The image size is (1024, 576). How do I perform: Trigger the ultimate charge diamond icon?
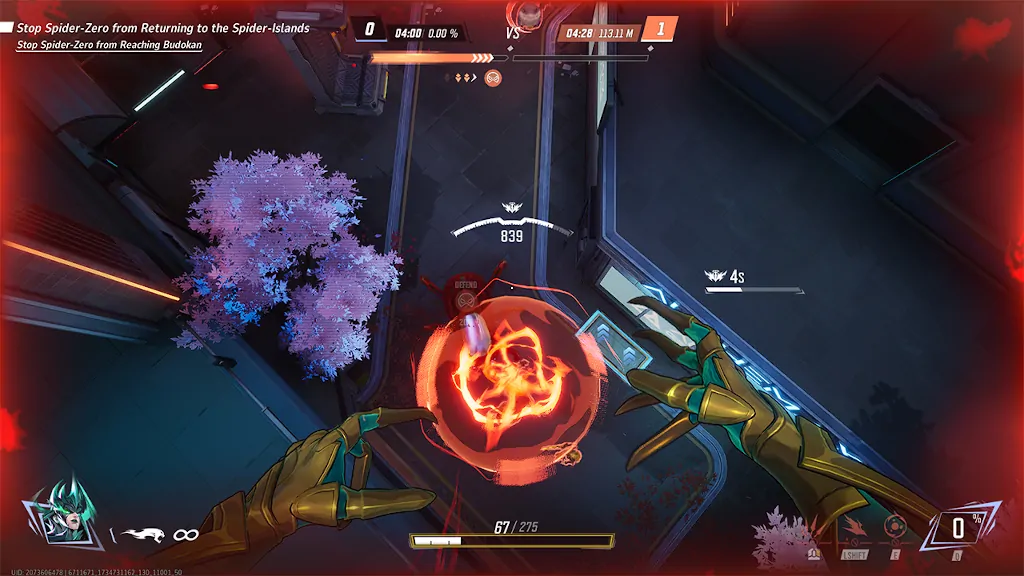point(957,528)
